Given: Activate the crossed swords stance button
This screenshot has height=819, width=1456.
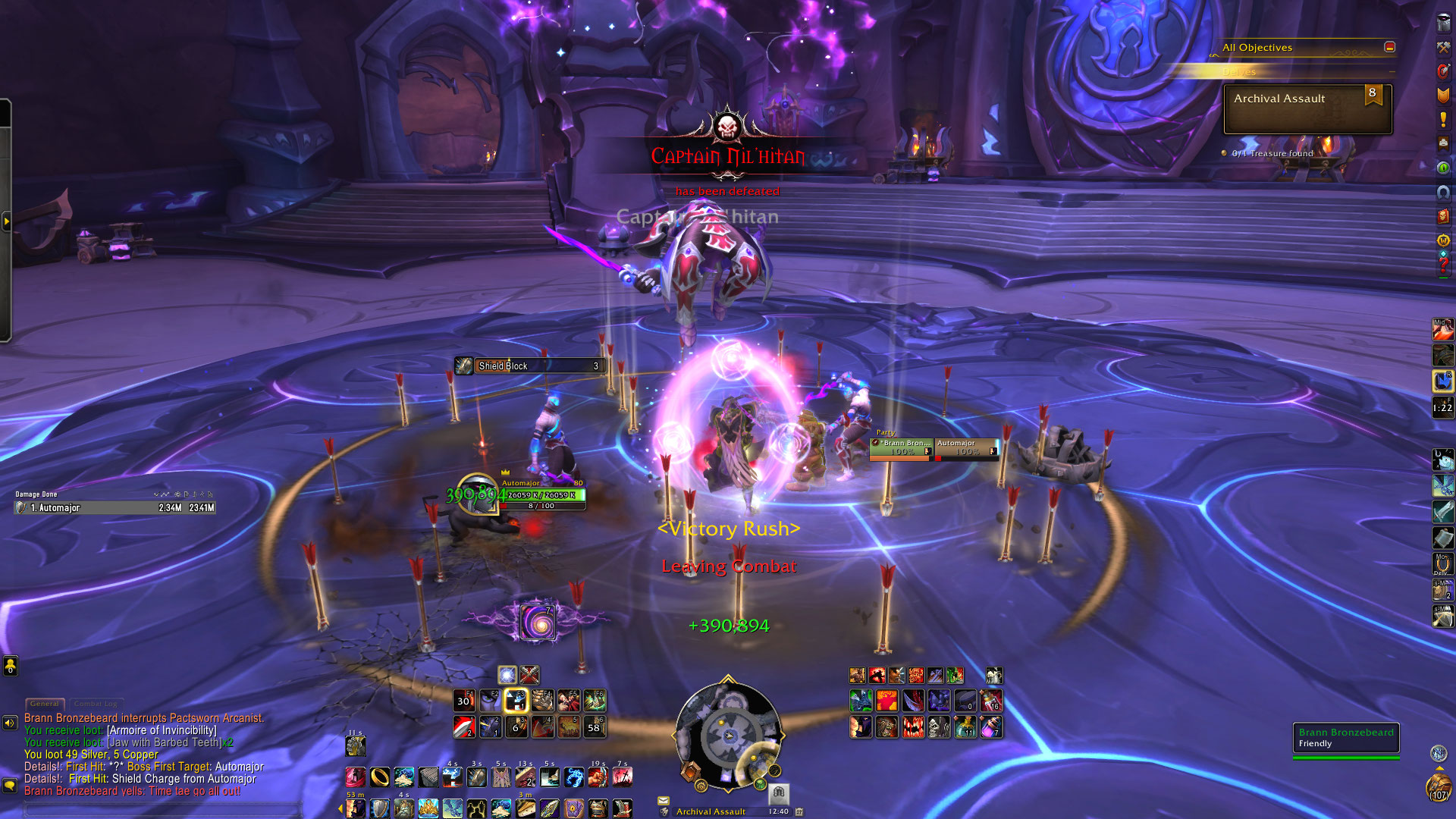Looking at the screenshot, I should [529, 674].
